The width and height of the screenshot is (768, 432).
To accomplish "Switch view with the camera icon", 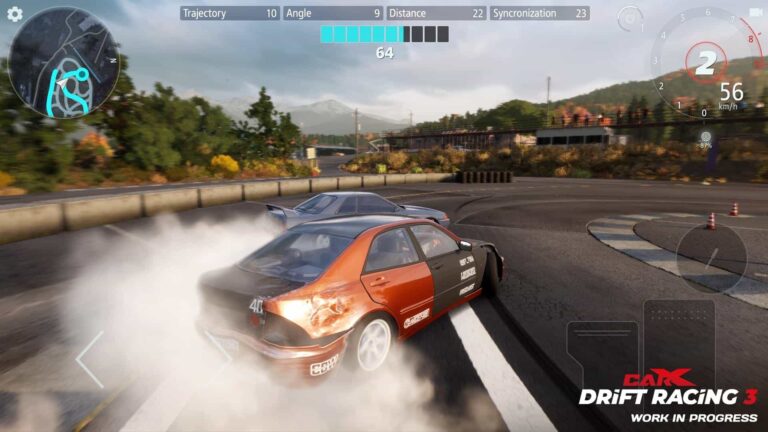I will tap(755, 13).
